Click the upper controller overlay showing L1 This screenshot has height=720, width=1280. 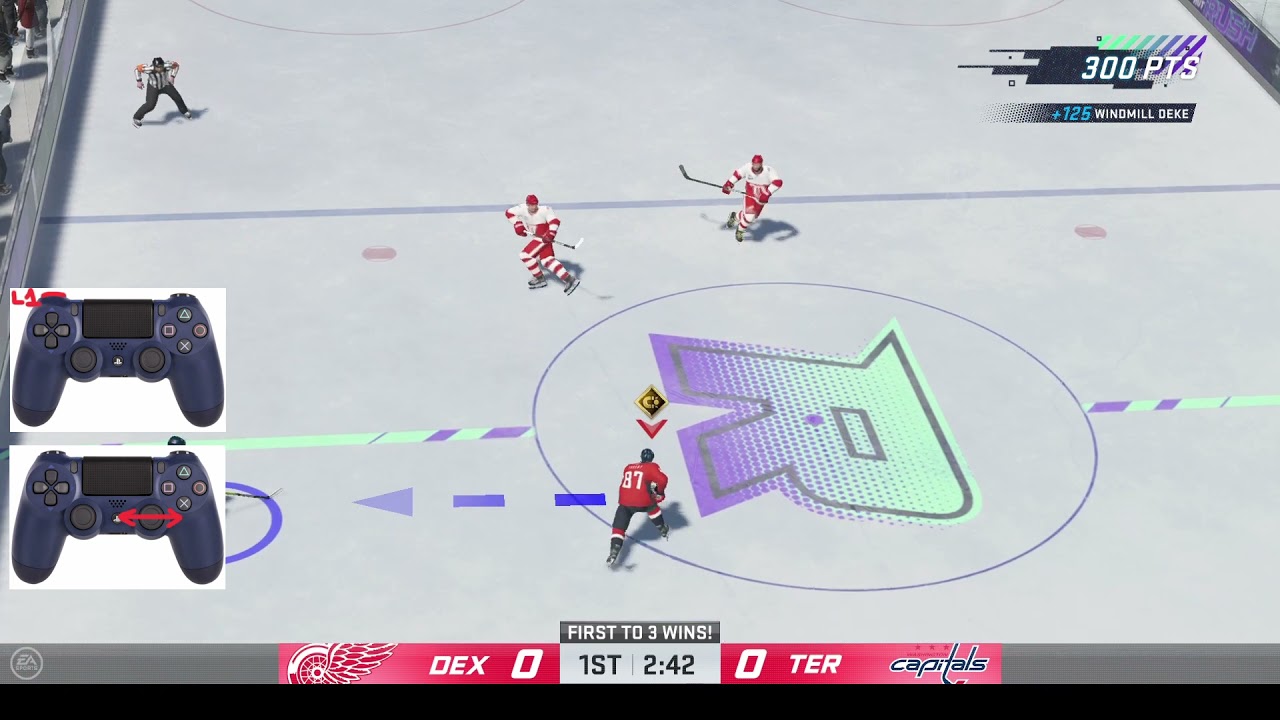coord(117,359)
